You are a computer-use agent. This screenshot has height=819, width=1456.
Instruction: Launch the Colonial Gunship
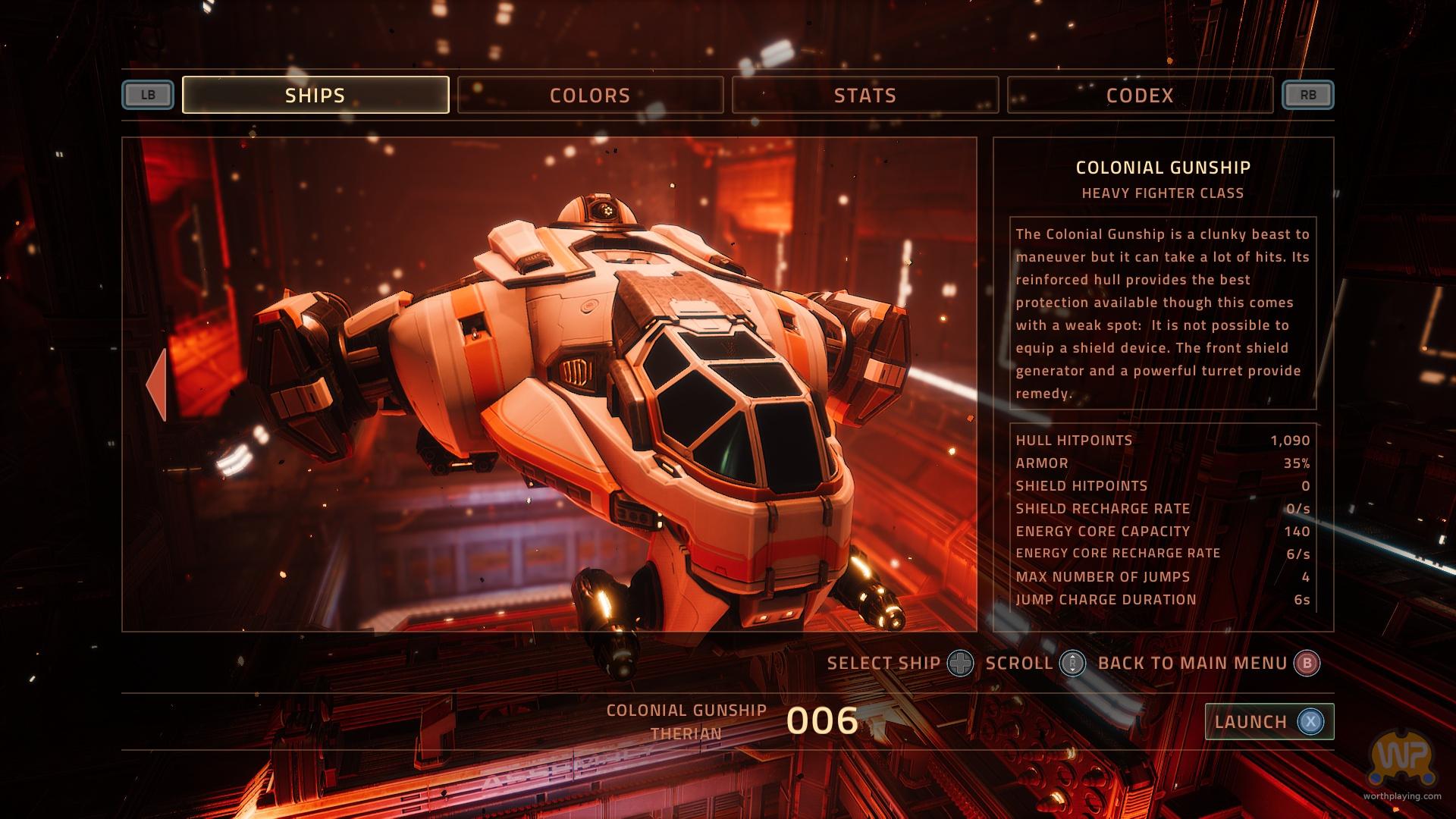pos(1269,721)
